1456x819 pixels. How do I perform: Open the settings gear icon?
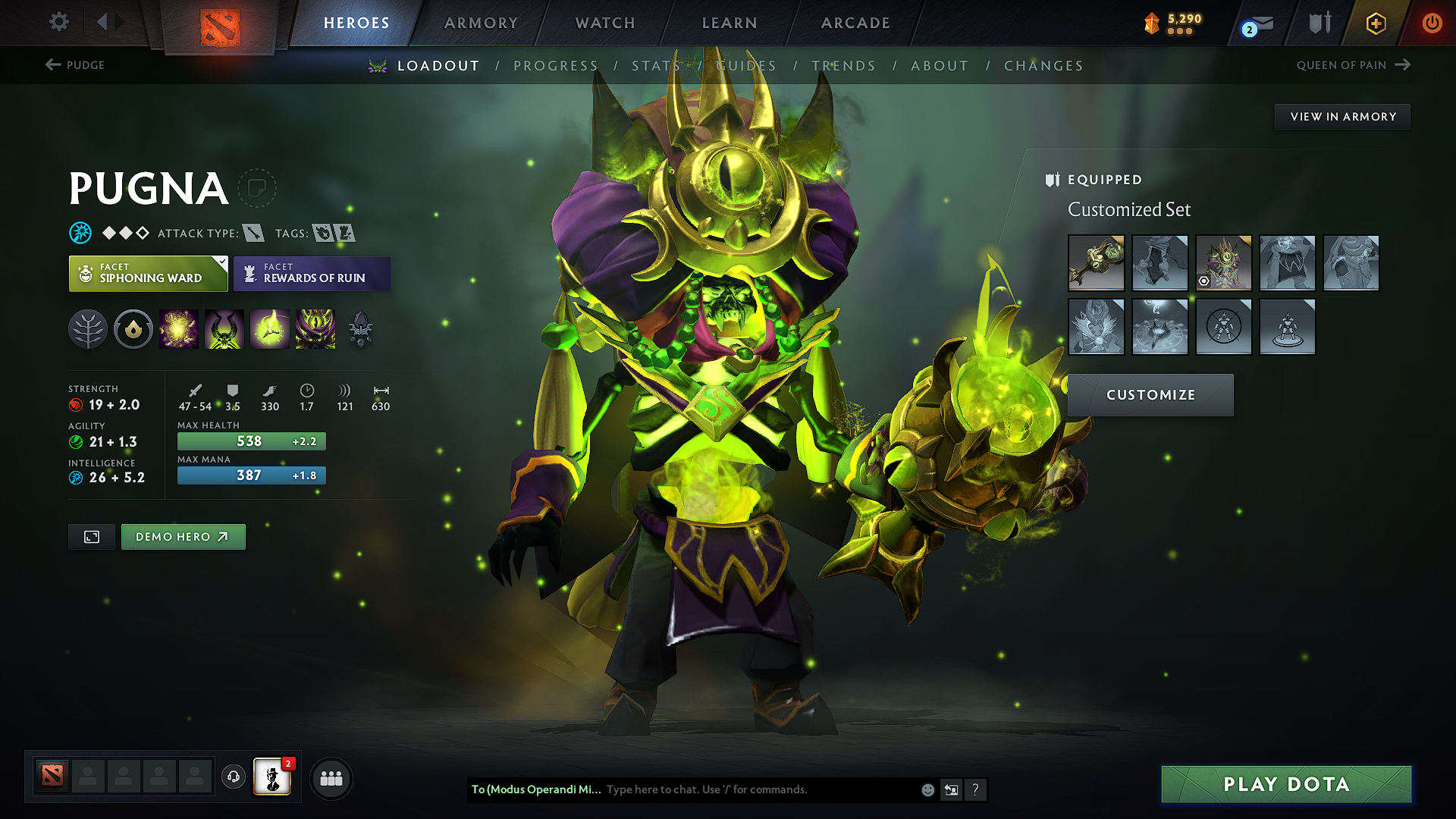coord(58,22)
